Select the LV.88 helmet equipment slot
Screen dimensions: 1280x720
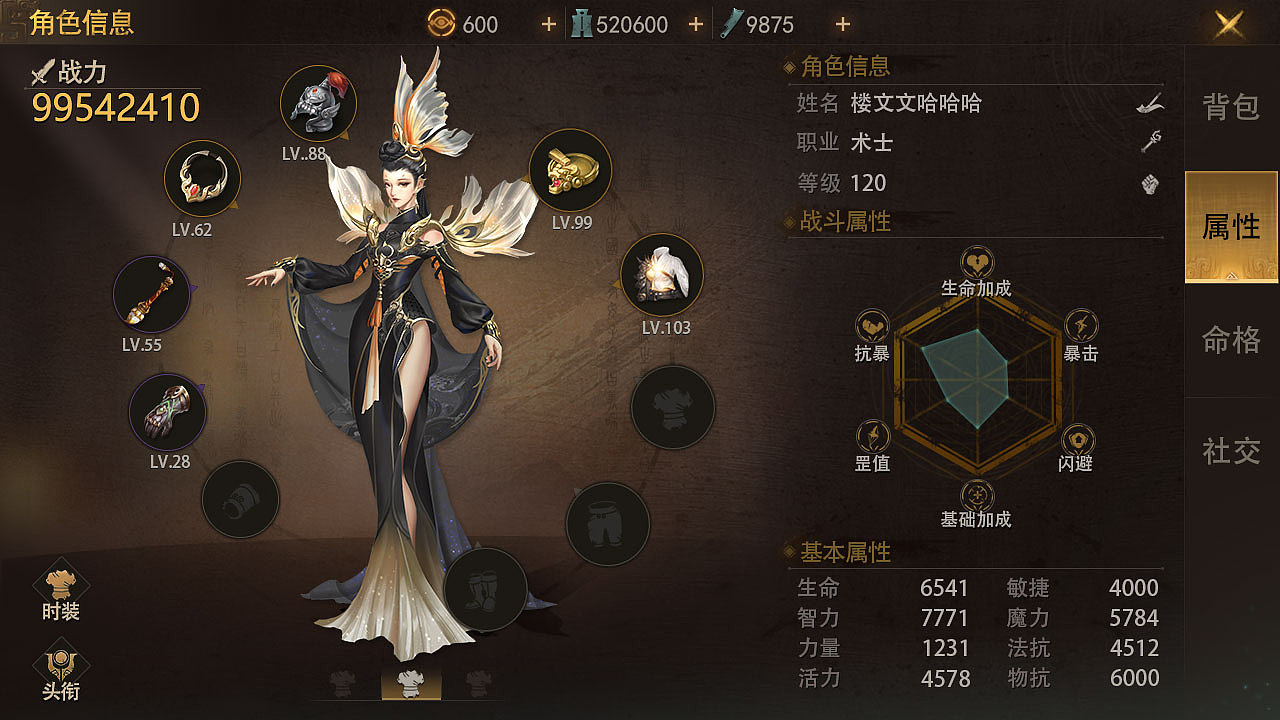click(x=318, y=103)
